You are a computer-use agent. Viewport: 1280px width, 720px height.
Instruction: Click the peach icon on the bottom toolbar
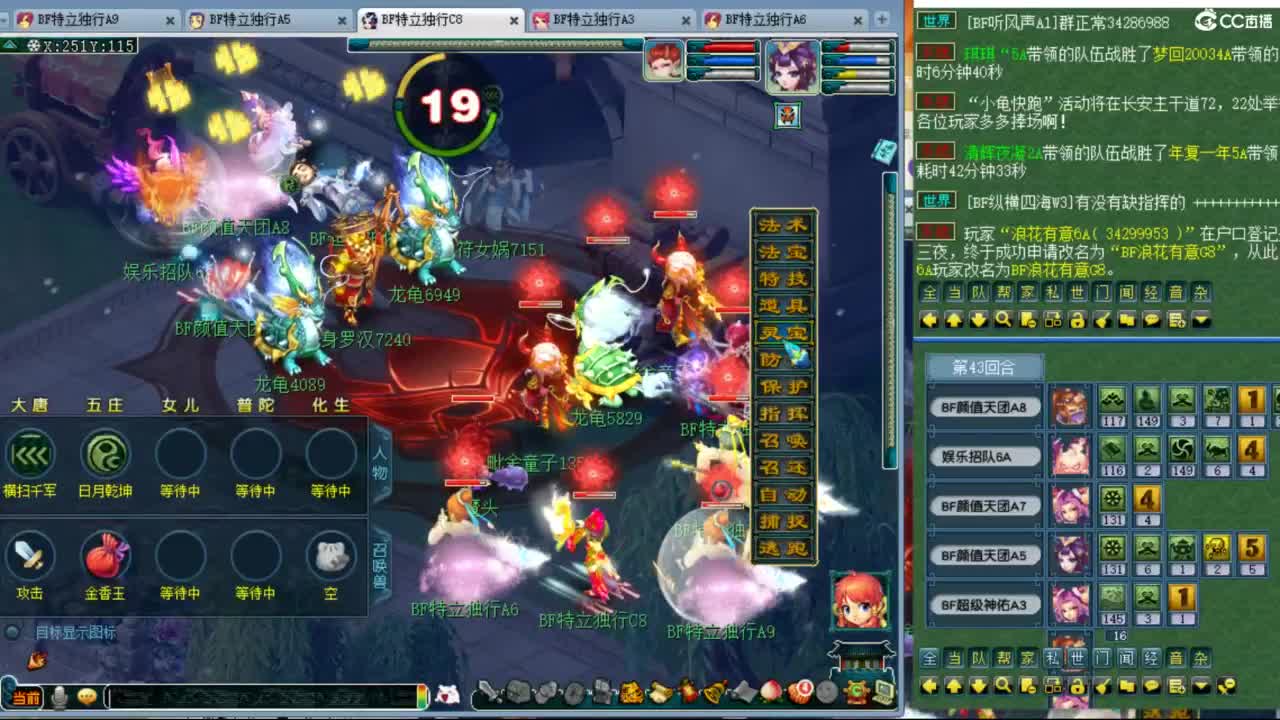point(770,692)
